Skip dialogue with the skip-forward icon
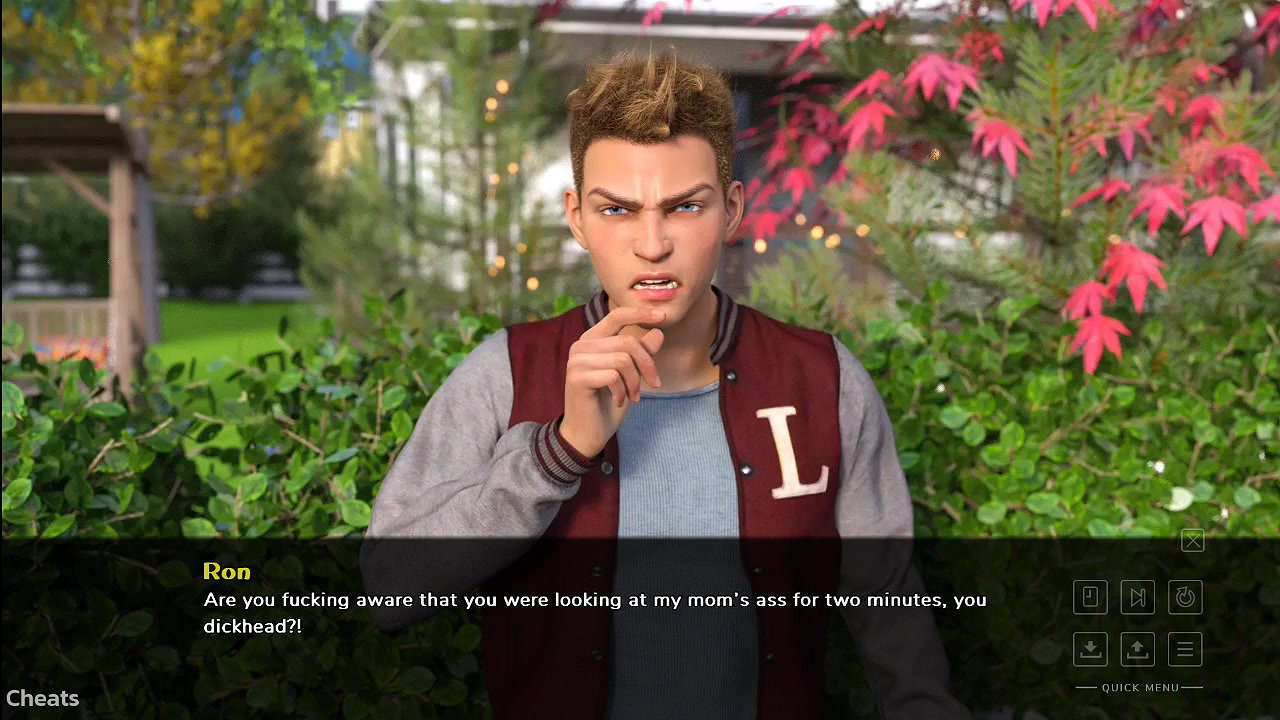 click(x=1138, y=597)
